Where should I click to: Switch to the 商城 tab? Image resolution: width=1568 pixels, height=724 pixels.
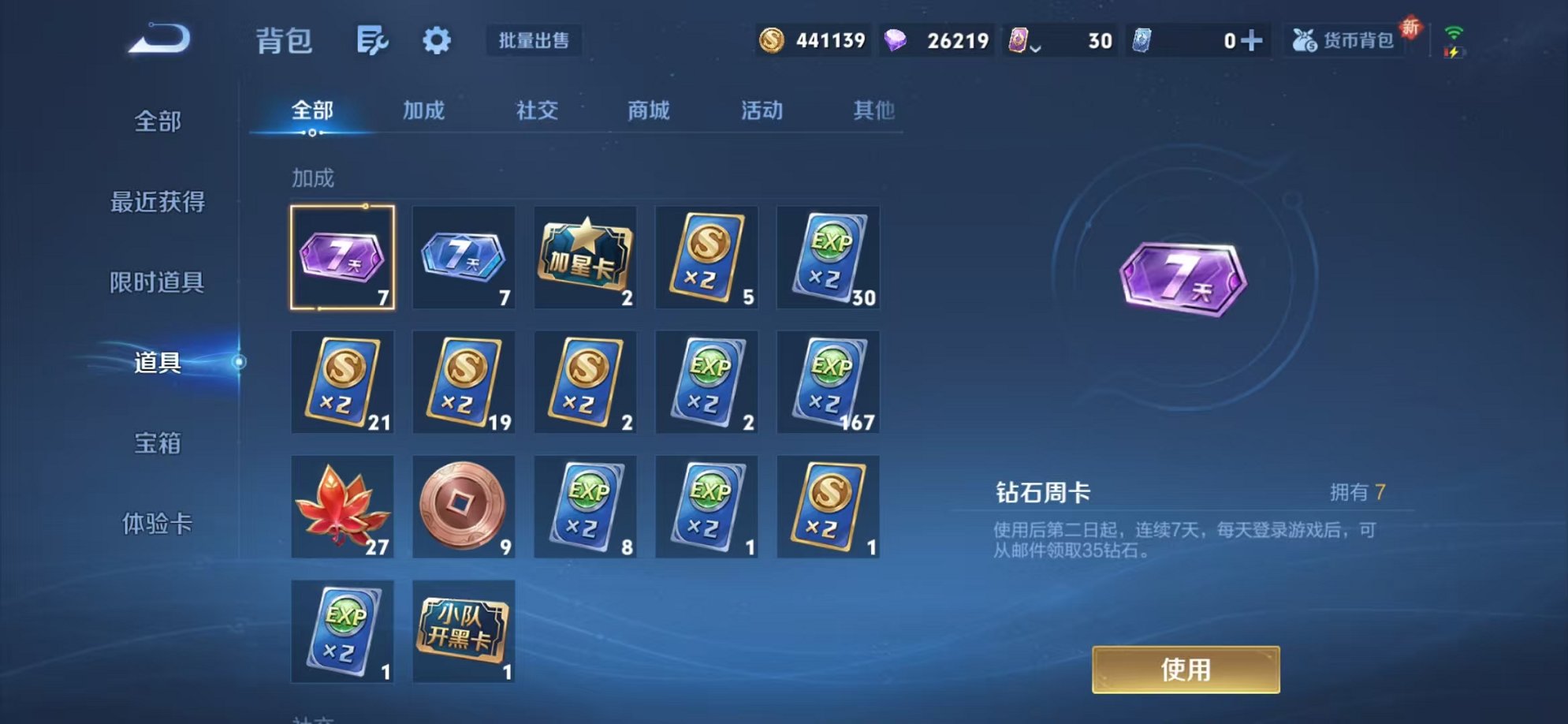tap(646, 110)
